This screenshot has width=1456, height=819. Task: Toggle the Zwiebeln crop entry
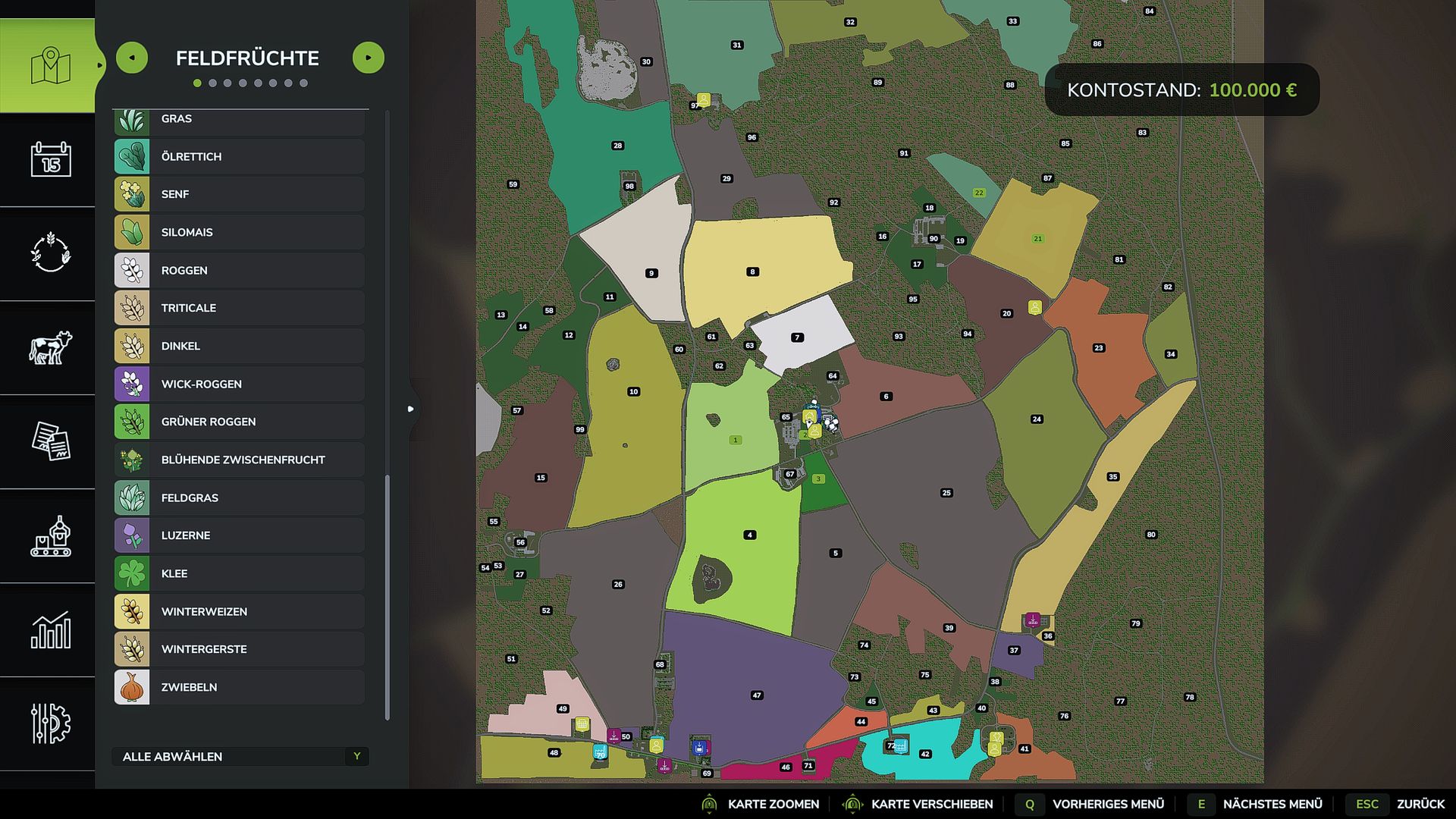tap(240, 687)
